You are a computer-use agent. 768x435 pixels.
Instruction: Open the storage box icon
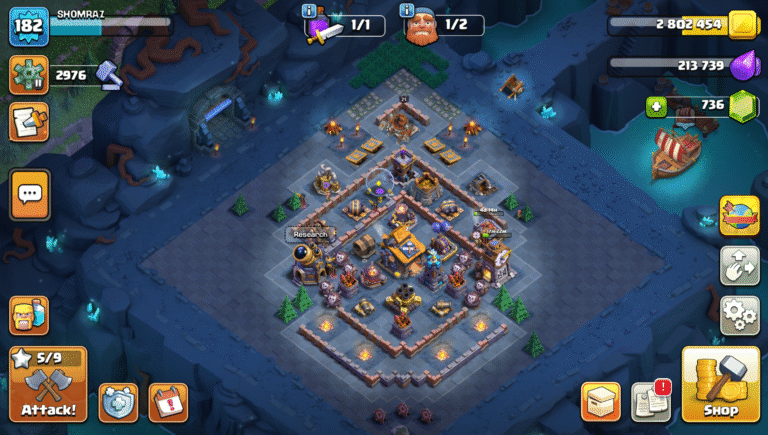pyautogui.click(x=600, y=401)
